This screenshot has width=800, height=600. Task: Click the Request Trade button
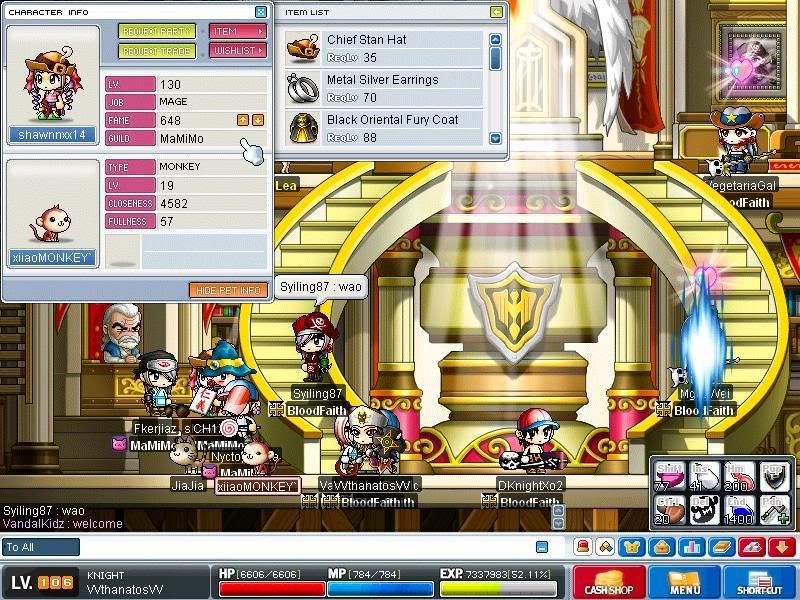(157, 51)
